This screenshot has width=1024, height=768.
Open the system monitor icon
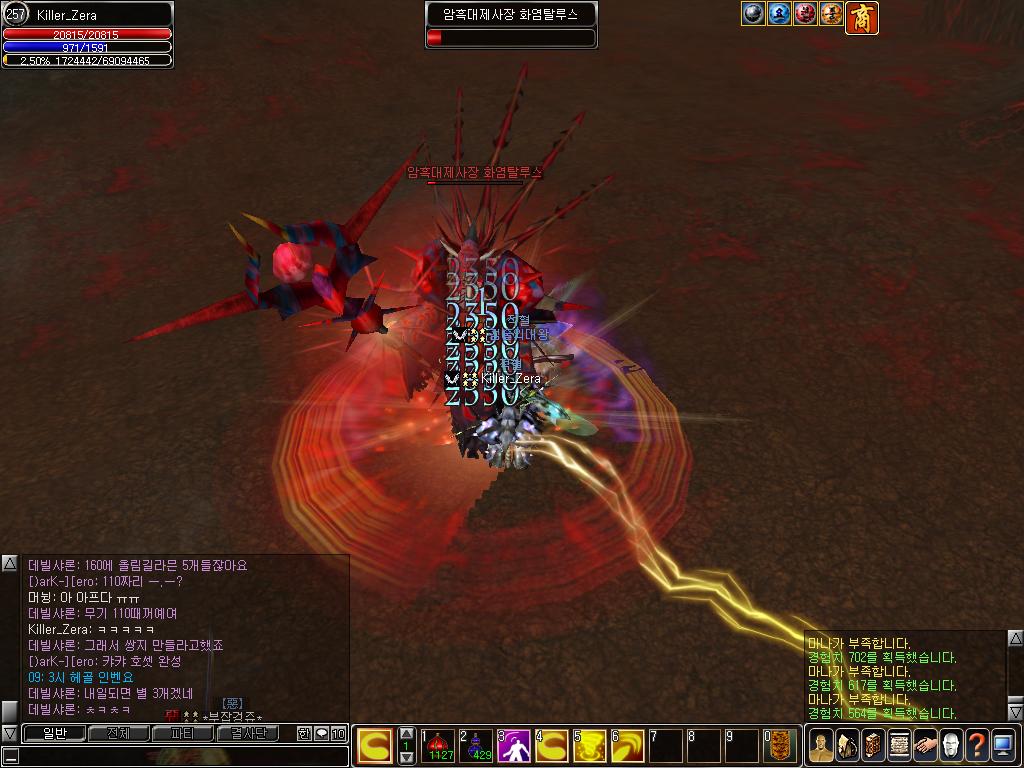(x=1003, y=745)
